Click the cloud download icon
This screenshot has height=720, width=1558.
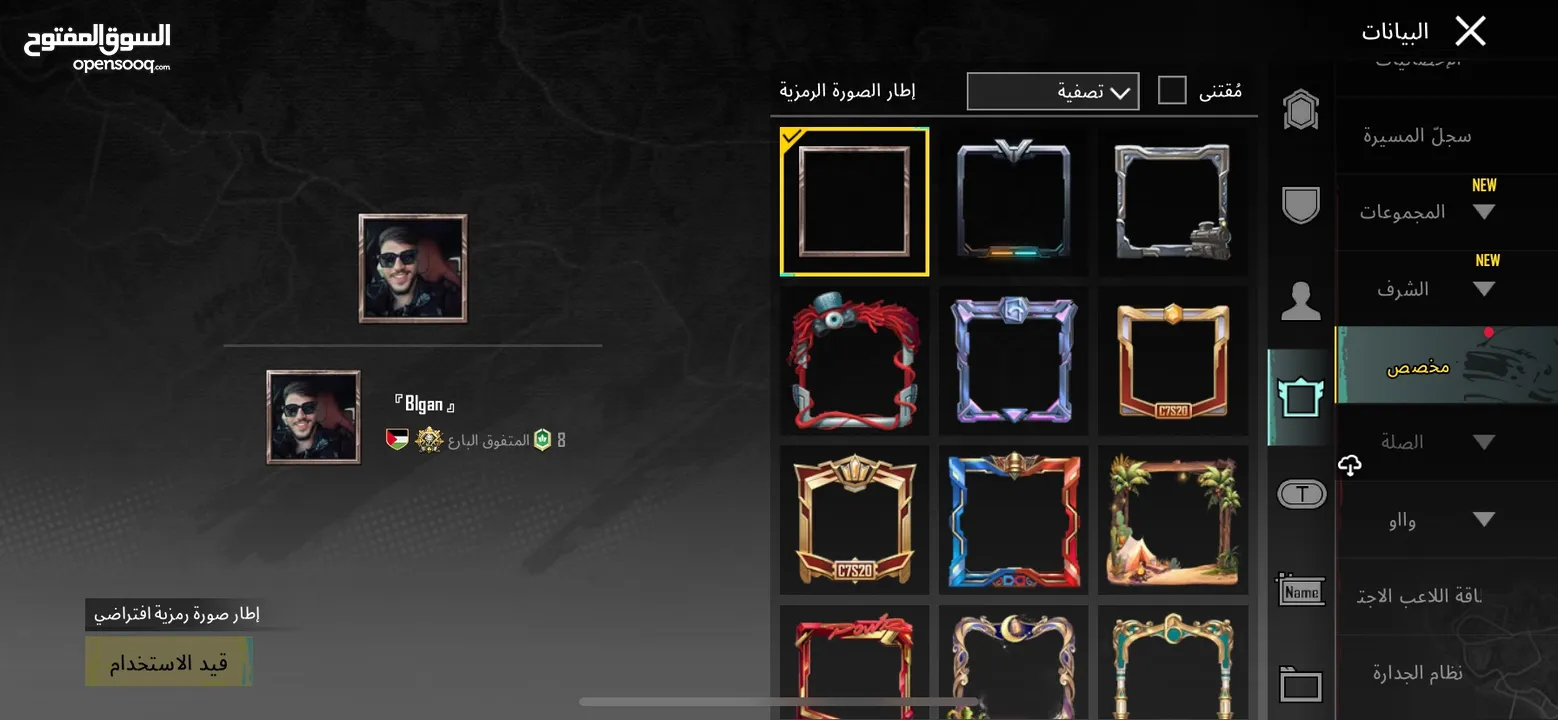tap(1350, 465)
